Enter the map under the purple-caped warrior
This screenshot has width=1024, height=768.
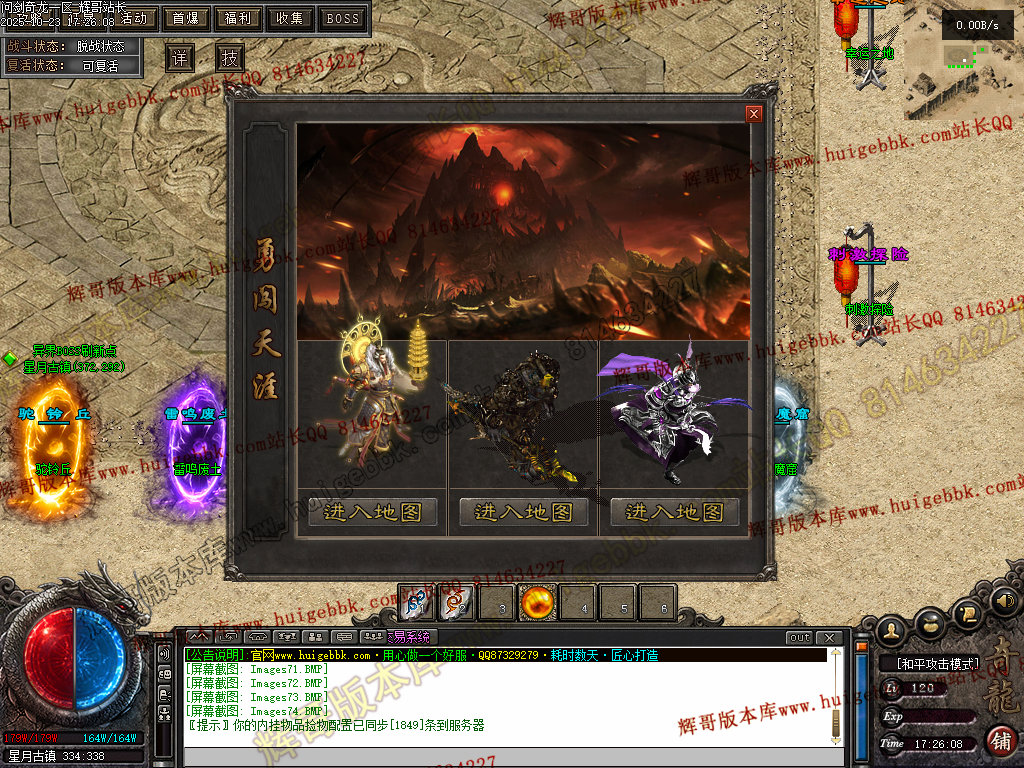tap(675, 512)
